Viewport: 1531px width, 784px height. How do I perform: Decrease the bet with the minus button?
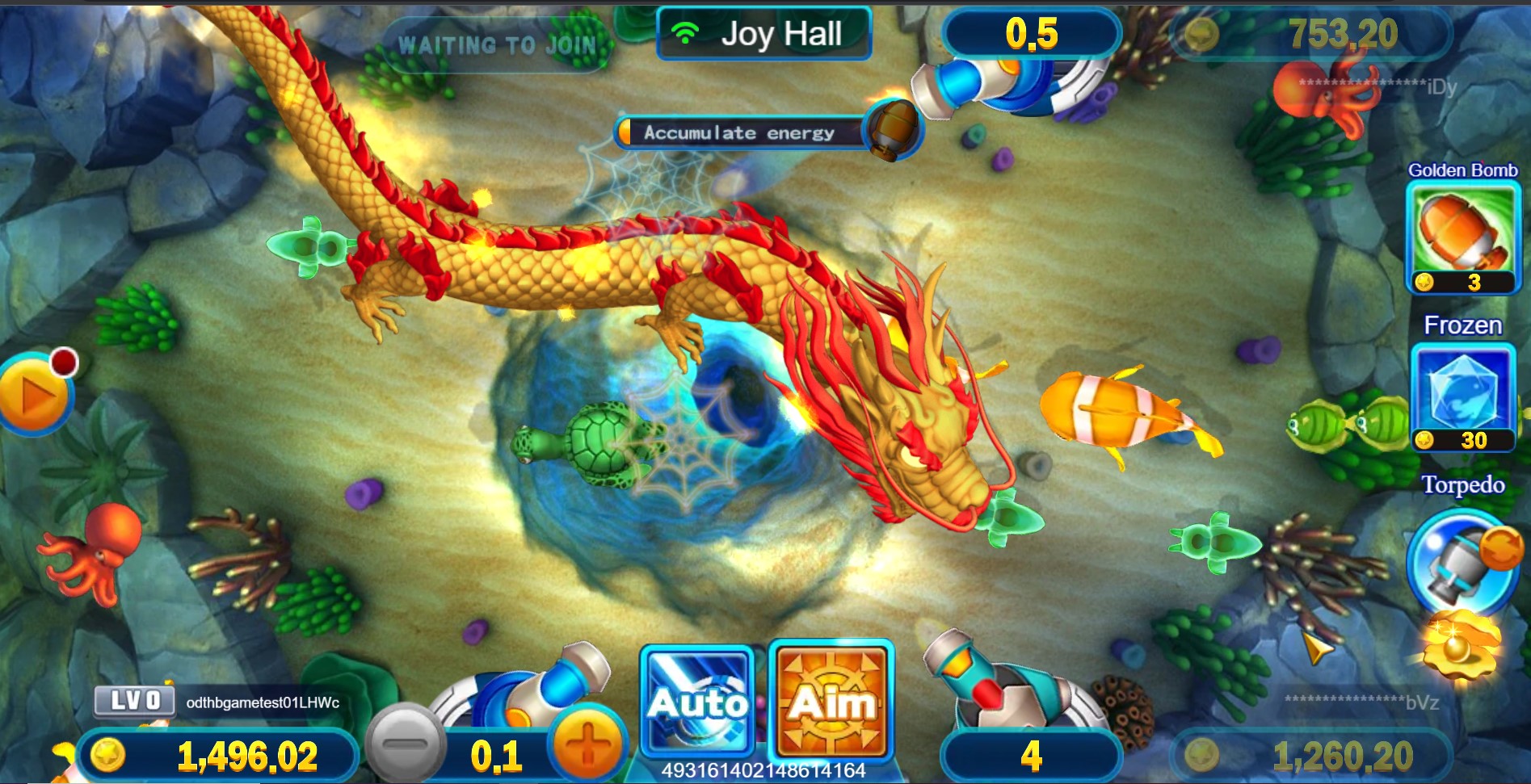tap(406, 743)
